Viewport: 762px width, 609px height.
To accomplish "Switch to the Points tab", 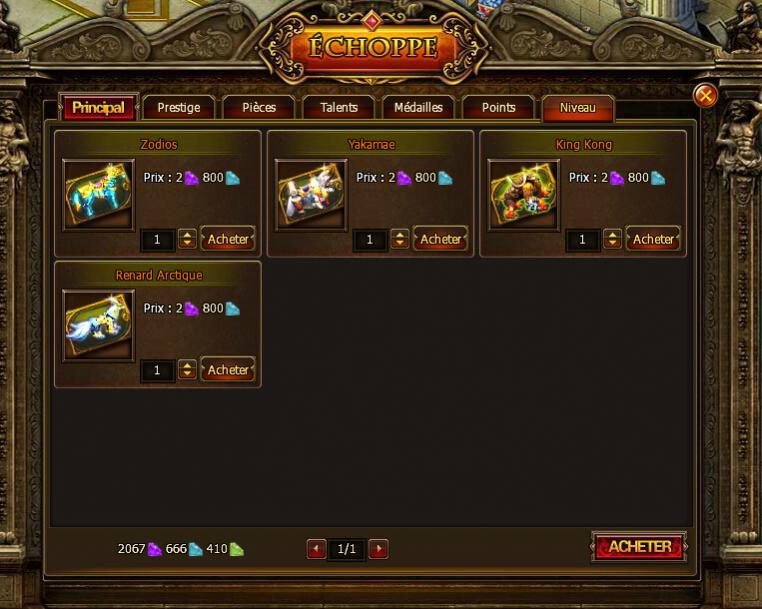I will point(498,108).
